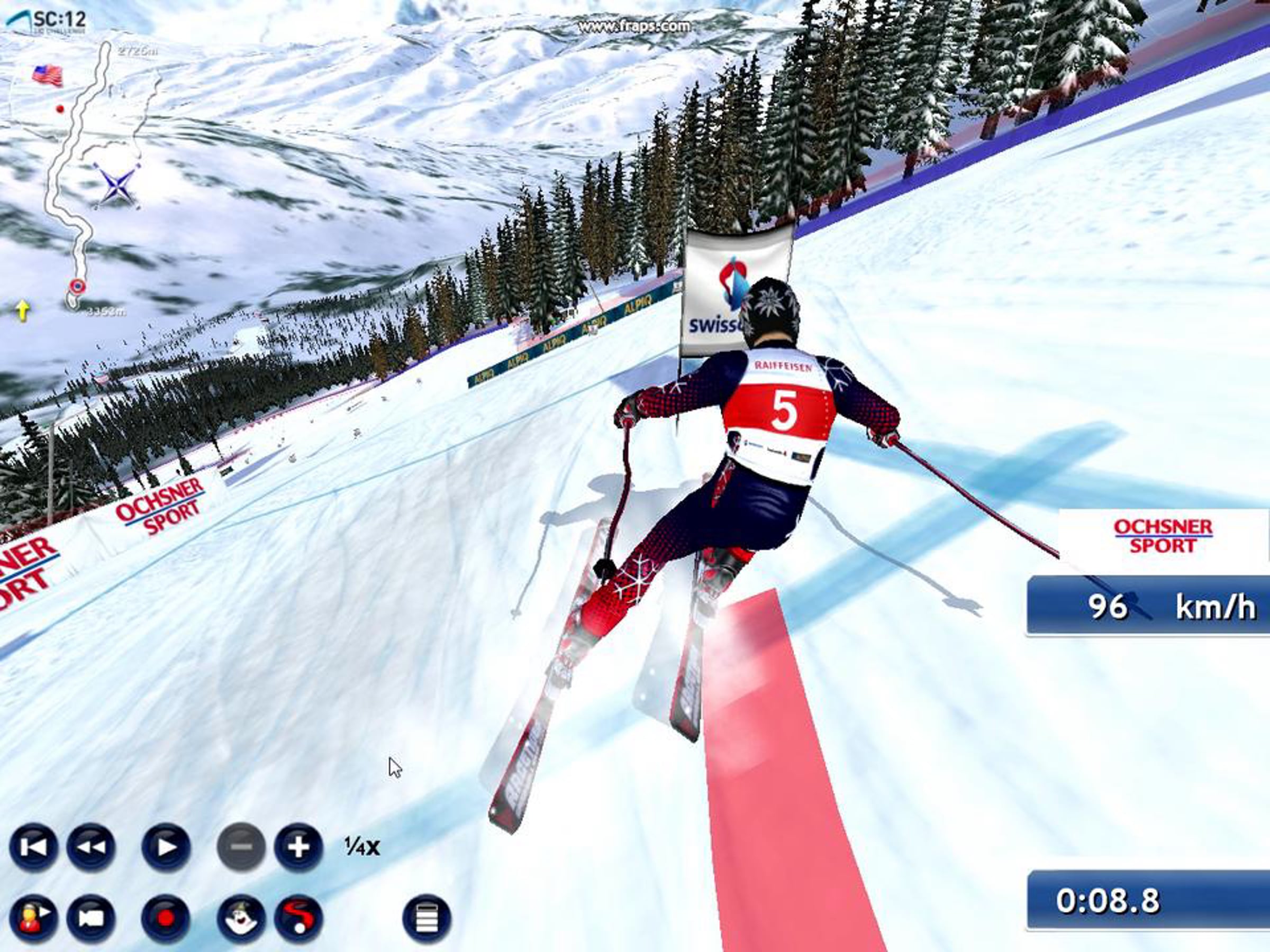Screen dimensions: 1270x952
Task: Rewind the replay
Action: click(x=92, y=847)
